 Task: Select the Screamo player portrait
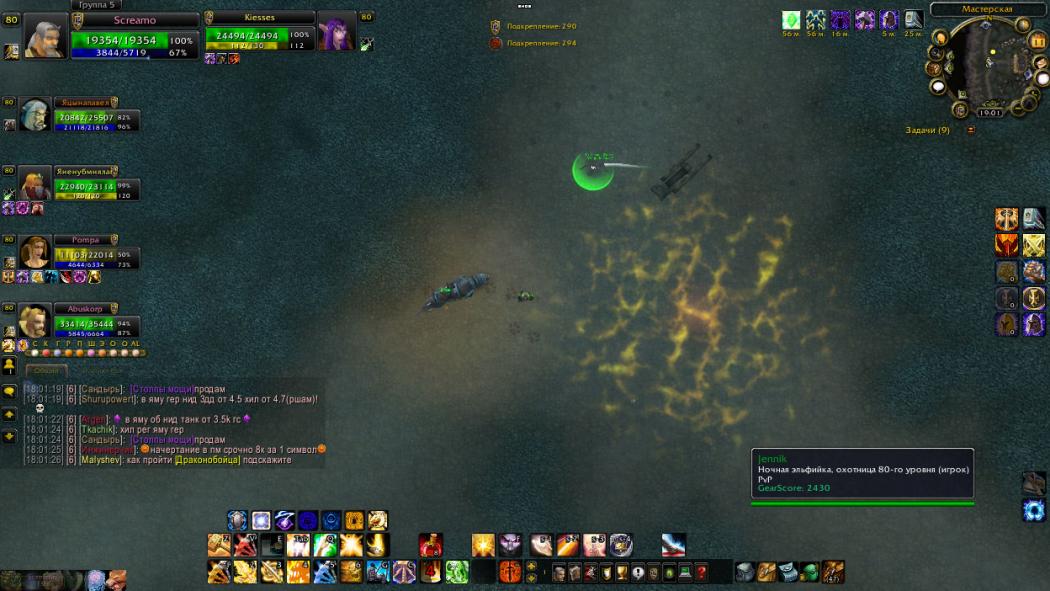(46, 36)
